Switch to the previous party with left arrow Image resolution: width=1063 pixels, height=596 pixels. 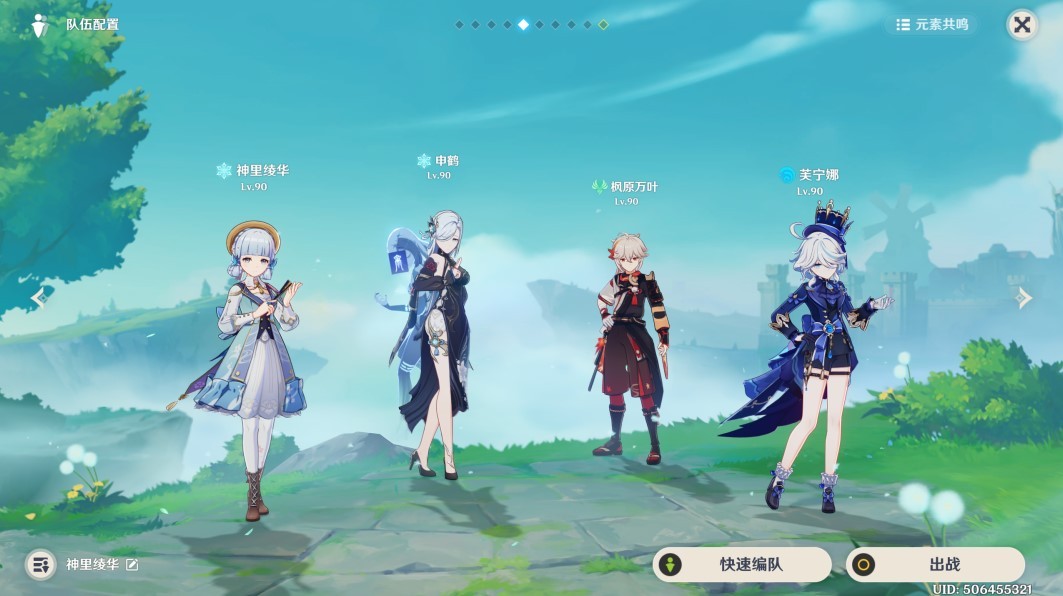(39, 298)
